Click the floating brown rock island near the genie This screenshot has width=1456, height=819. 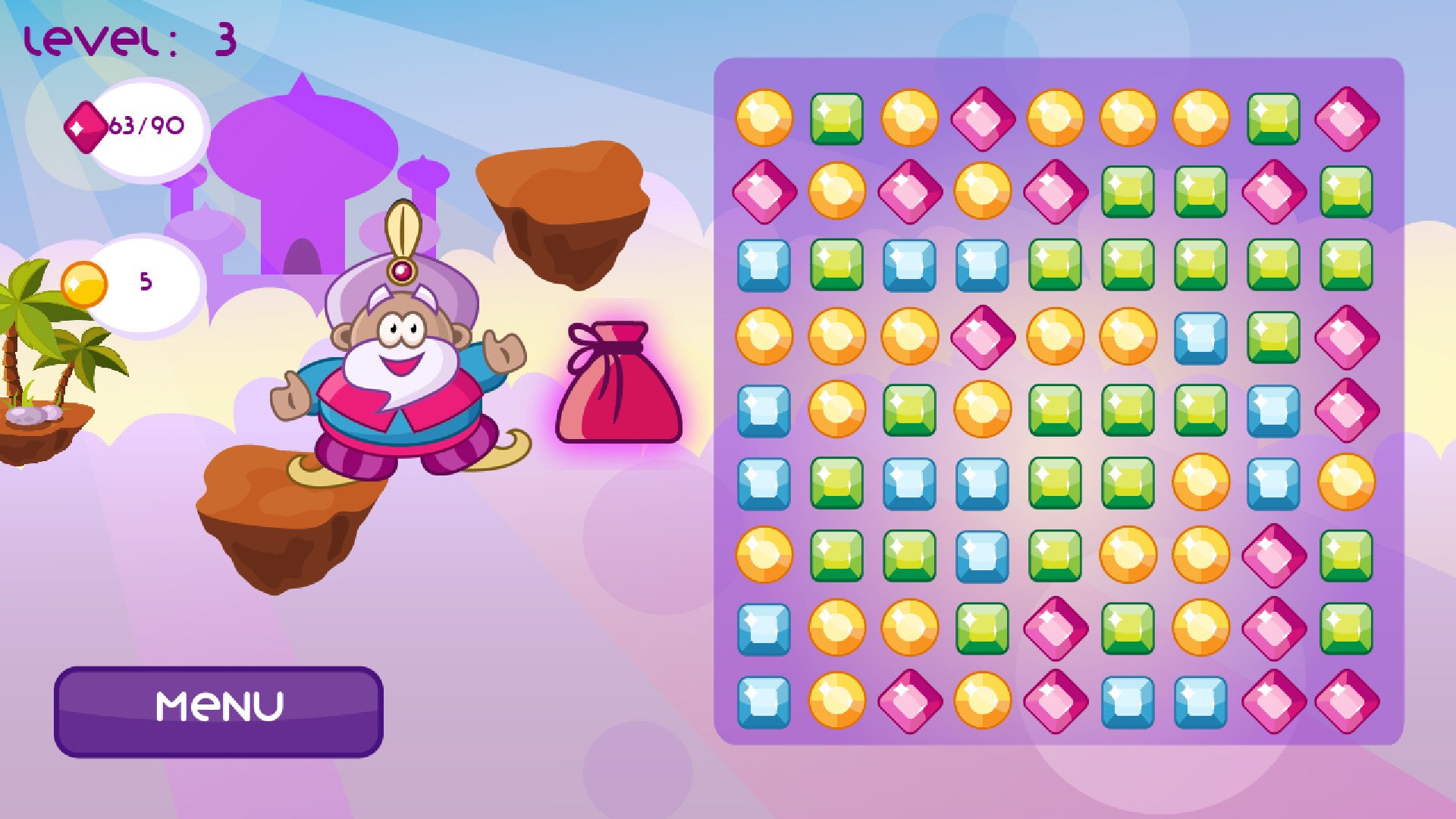pos(565,212)
